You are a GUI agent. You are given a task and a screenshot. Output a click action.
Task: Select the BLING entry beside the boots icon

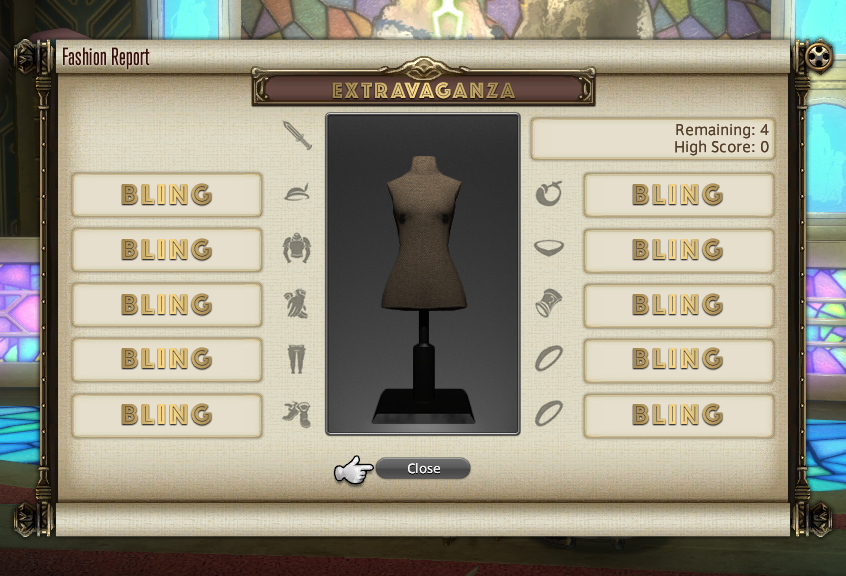pyautogui.click(x=167, y=414)
